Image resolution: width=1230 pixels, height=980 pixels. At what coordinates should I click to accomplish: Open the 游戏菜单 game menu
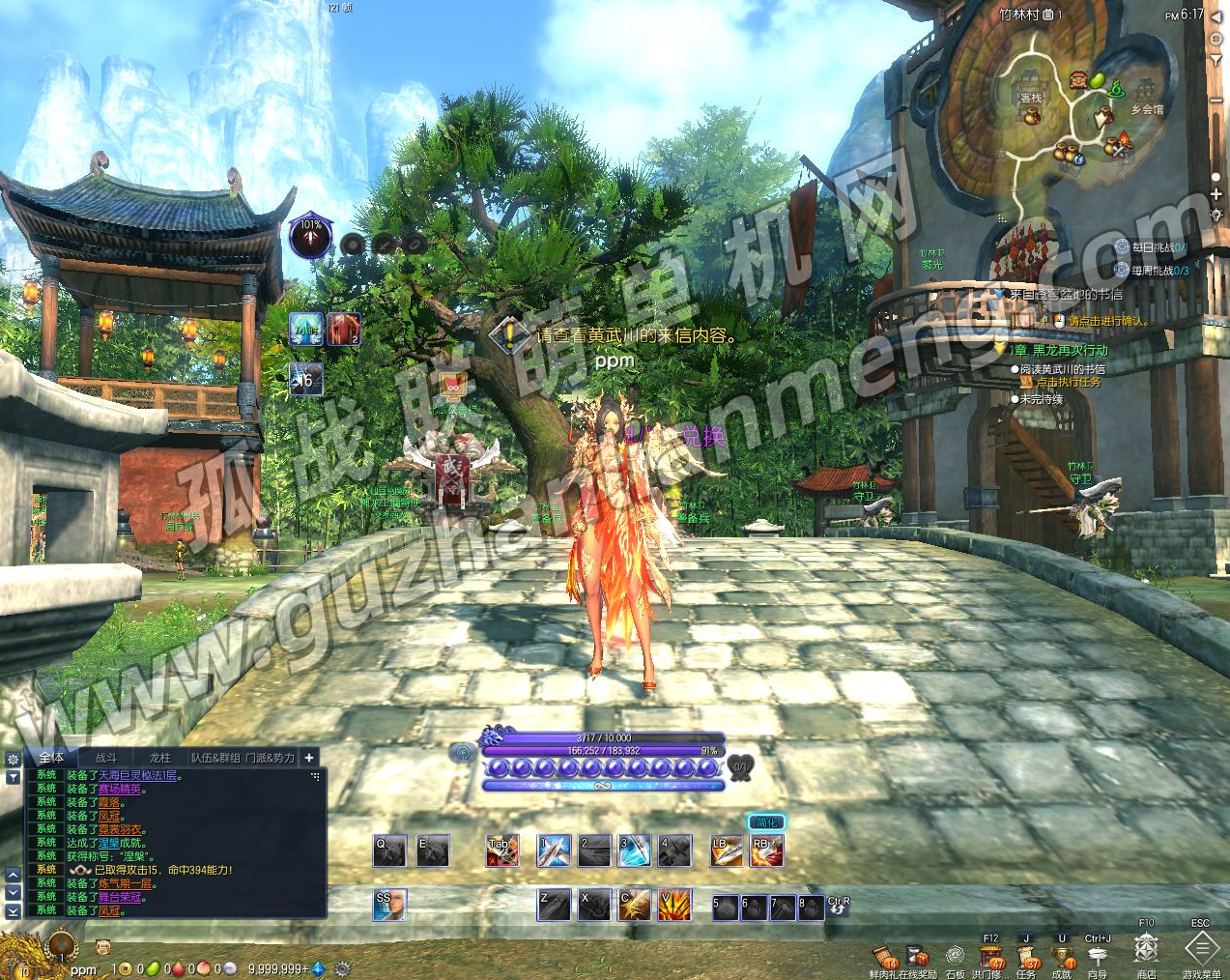point(1201,948)
